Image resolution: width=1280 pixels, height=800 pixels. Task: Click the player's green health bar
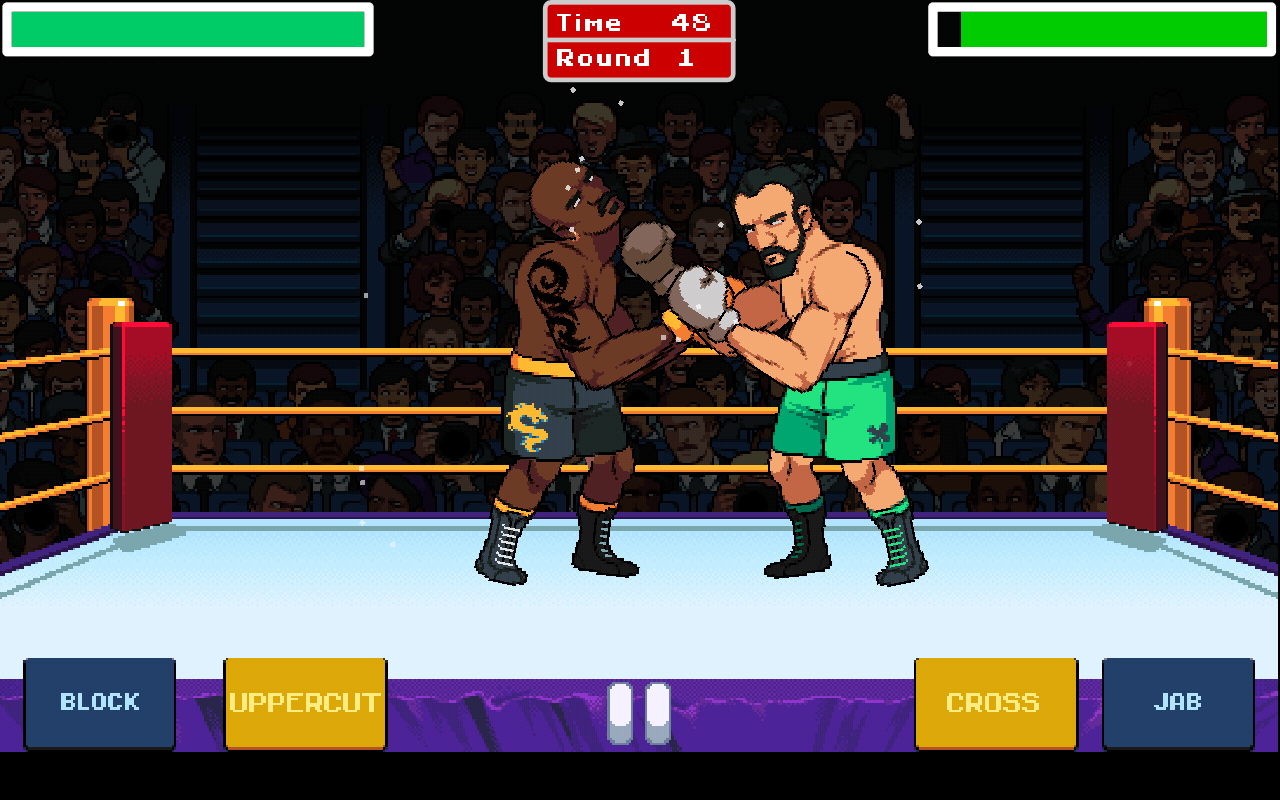point(190,31)
